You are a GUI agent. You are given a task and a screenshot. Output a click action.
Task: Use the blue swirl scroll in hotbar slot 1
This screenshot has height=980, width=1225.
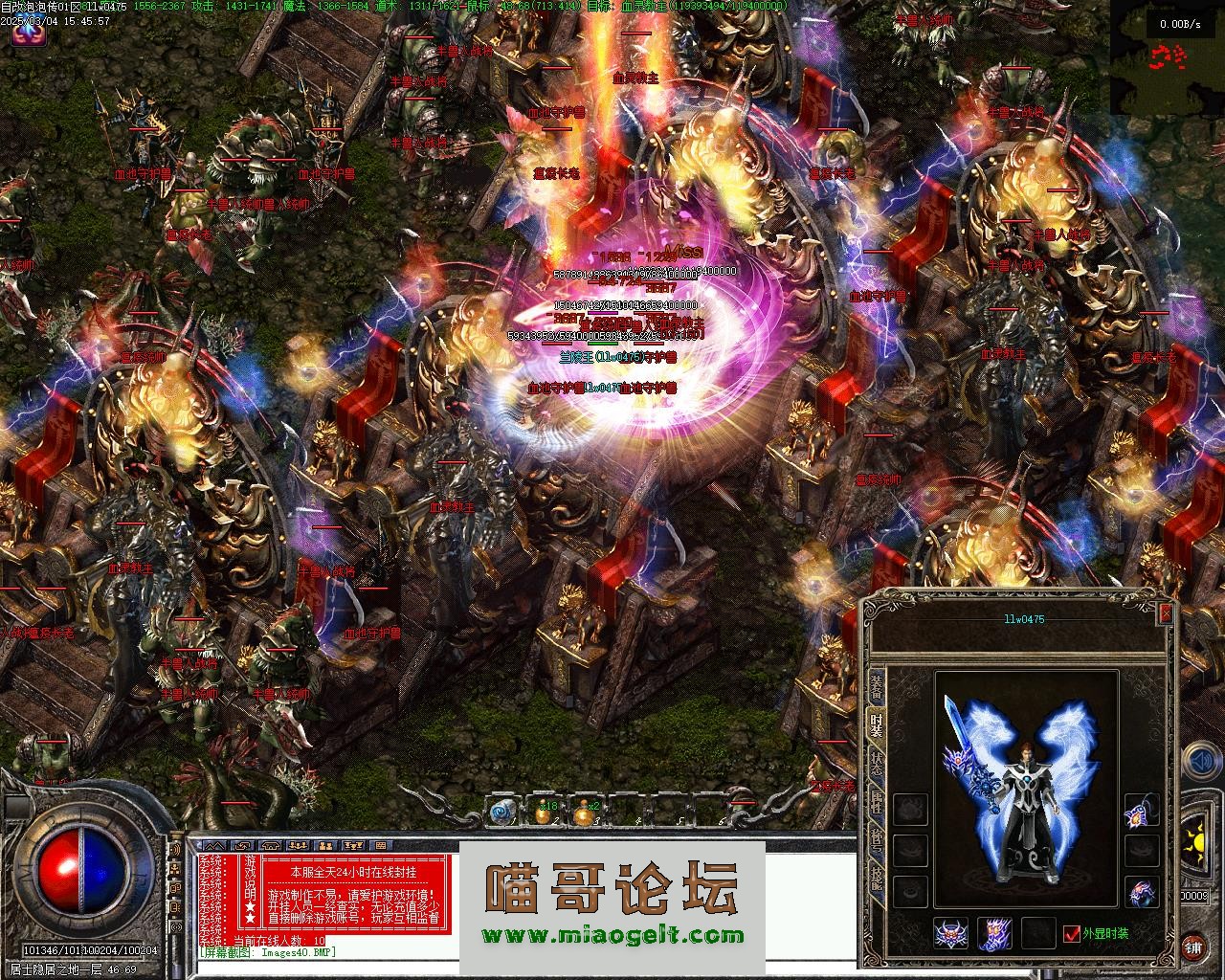pos(501,812)
